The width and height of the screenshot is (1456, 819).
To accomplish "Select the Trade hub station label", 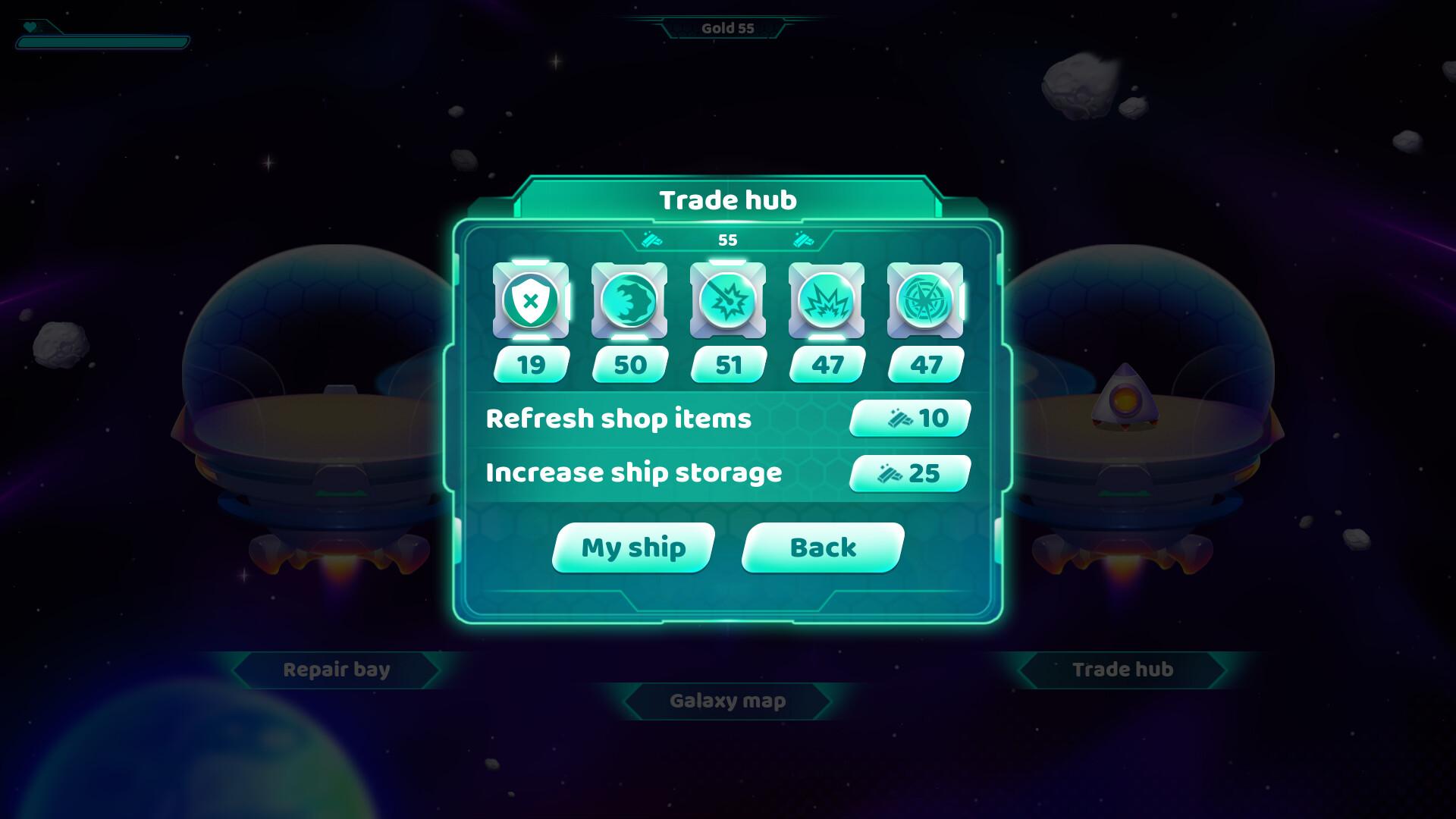I will click(1122, 670).
